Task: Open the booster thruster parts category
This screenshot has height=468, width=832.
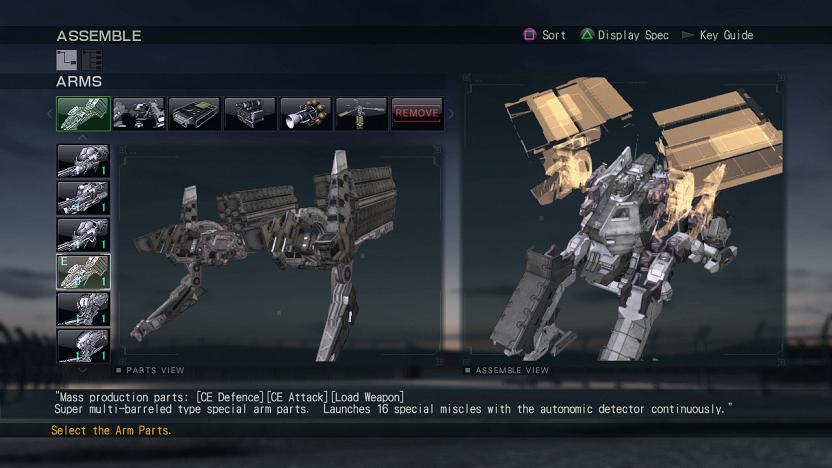Action: pos(305,114)
